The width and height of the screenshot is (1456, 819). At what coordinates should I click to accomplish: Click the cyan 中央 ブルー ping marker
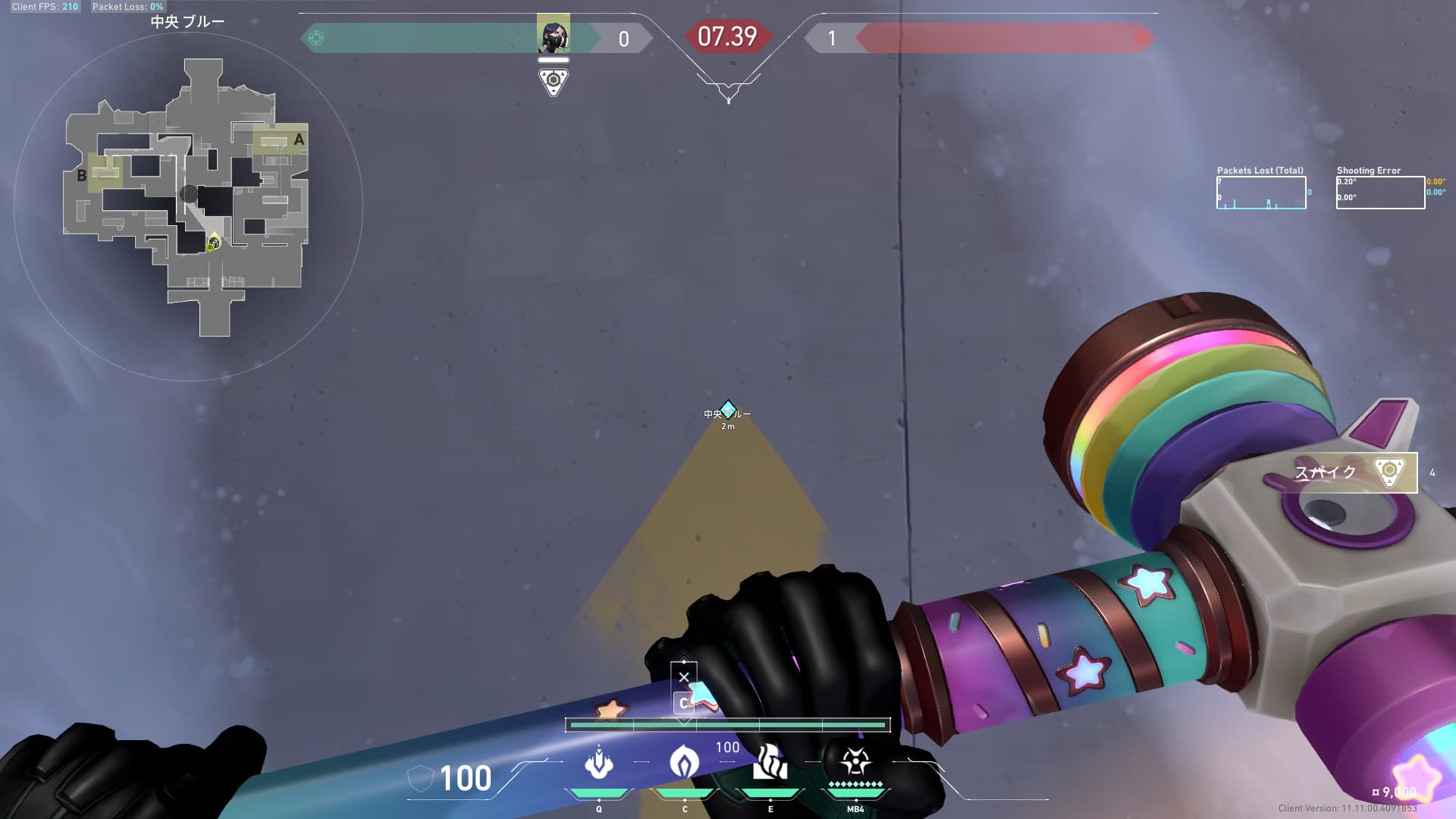[728, 410]
